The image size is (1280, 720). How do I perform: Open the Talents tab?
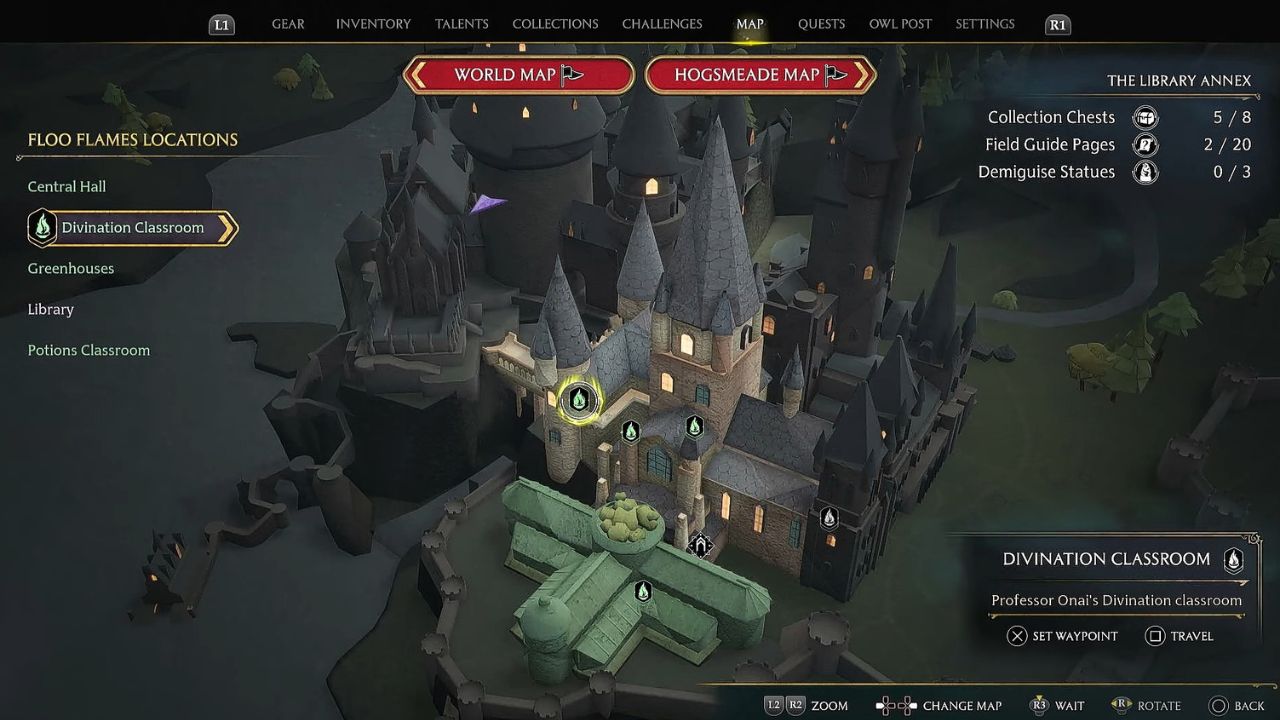[x=461, y=24]
